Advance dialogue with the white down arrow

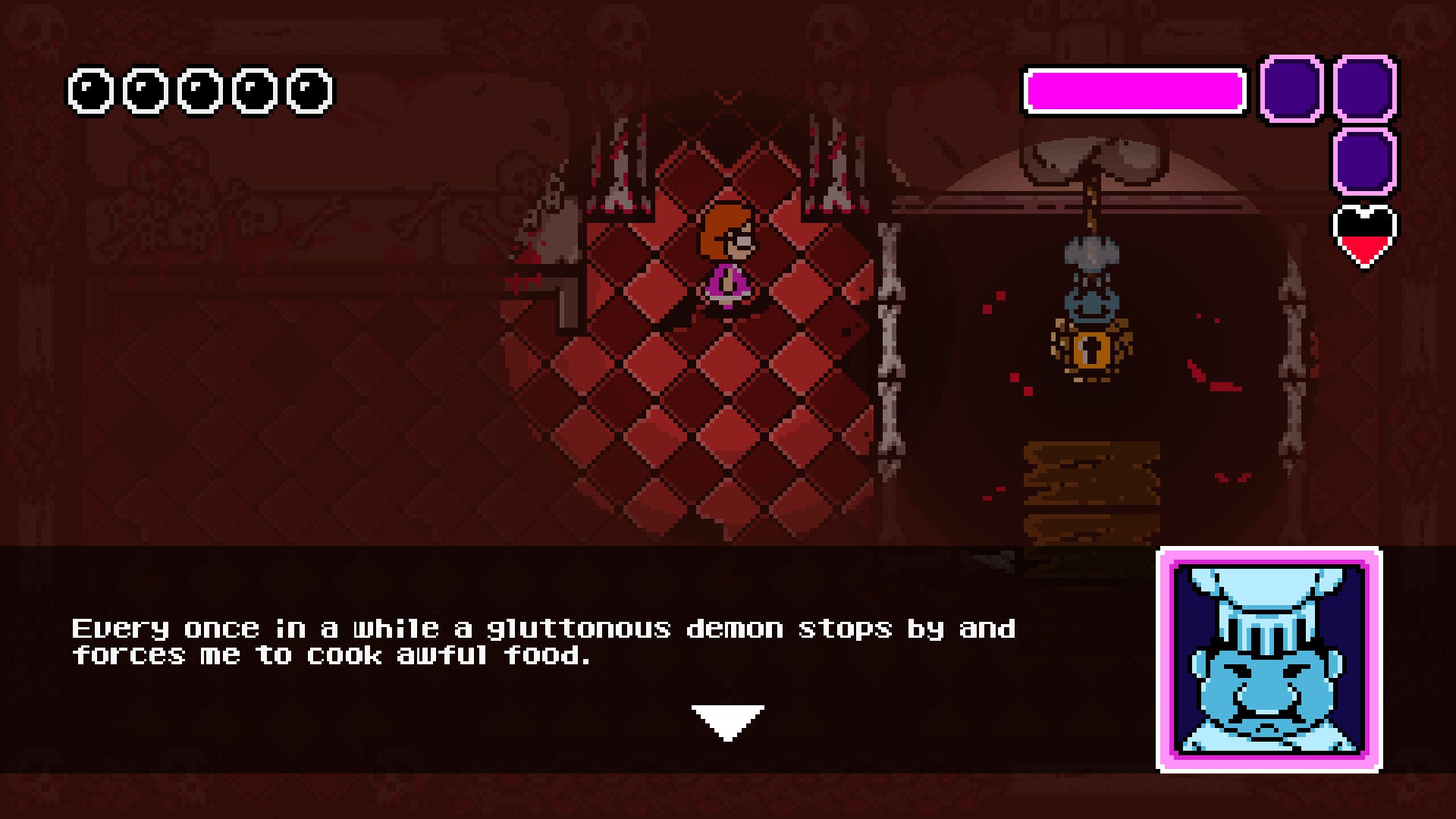[x=727, y=721]
